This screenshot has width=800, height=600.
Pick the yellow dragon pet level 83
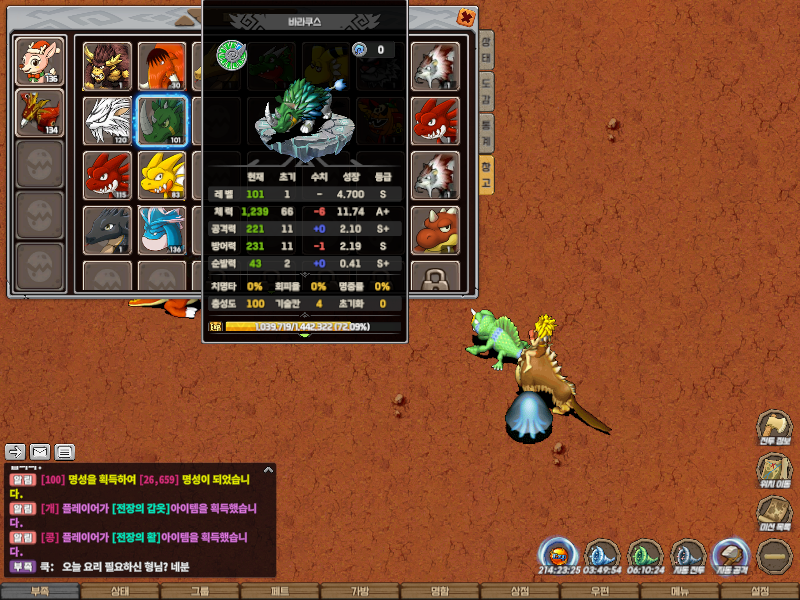coord(161,175)
